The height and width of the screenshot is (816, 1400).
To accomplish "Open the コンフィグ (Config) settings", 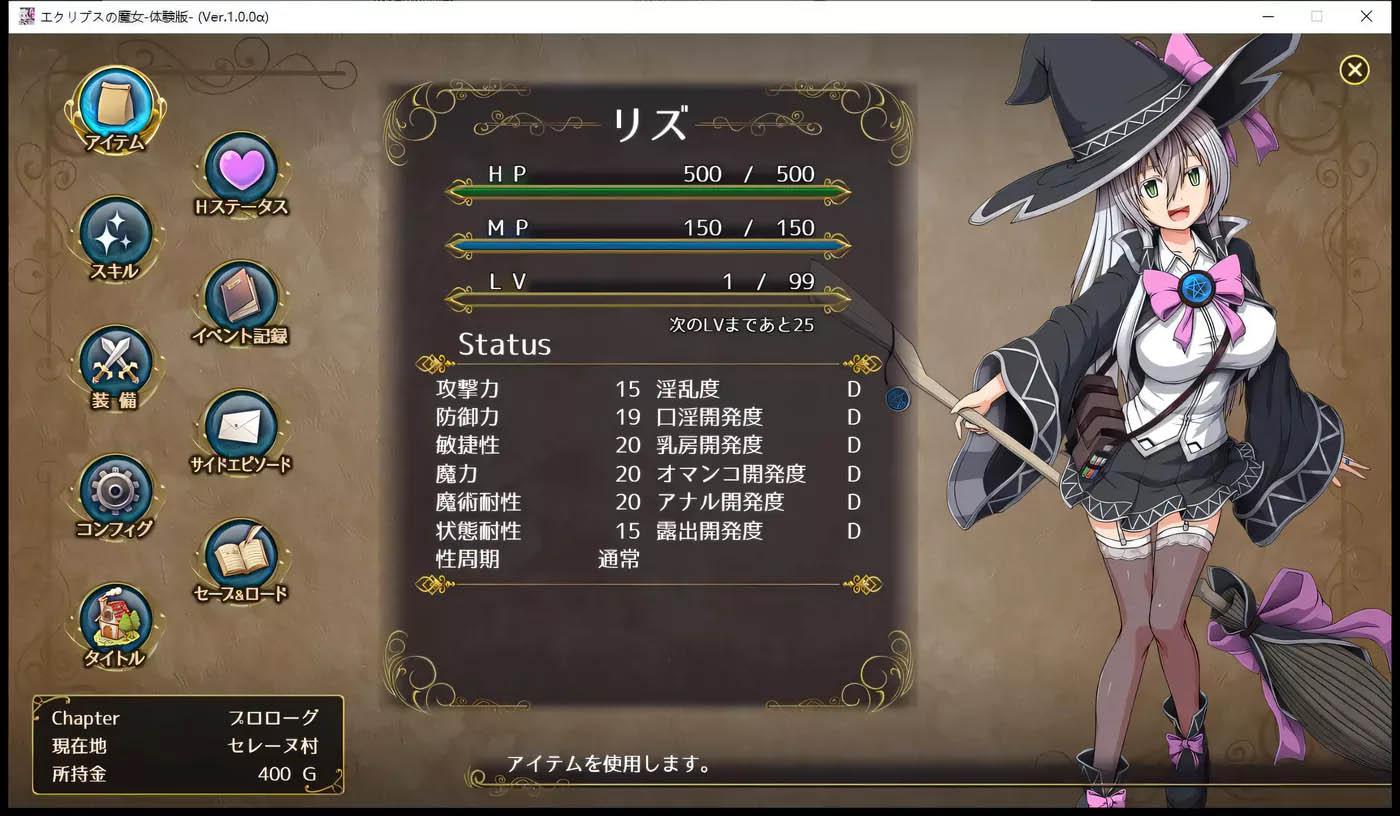I will (x=114, y=492).
